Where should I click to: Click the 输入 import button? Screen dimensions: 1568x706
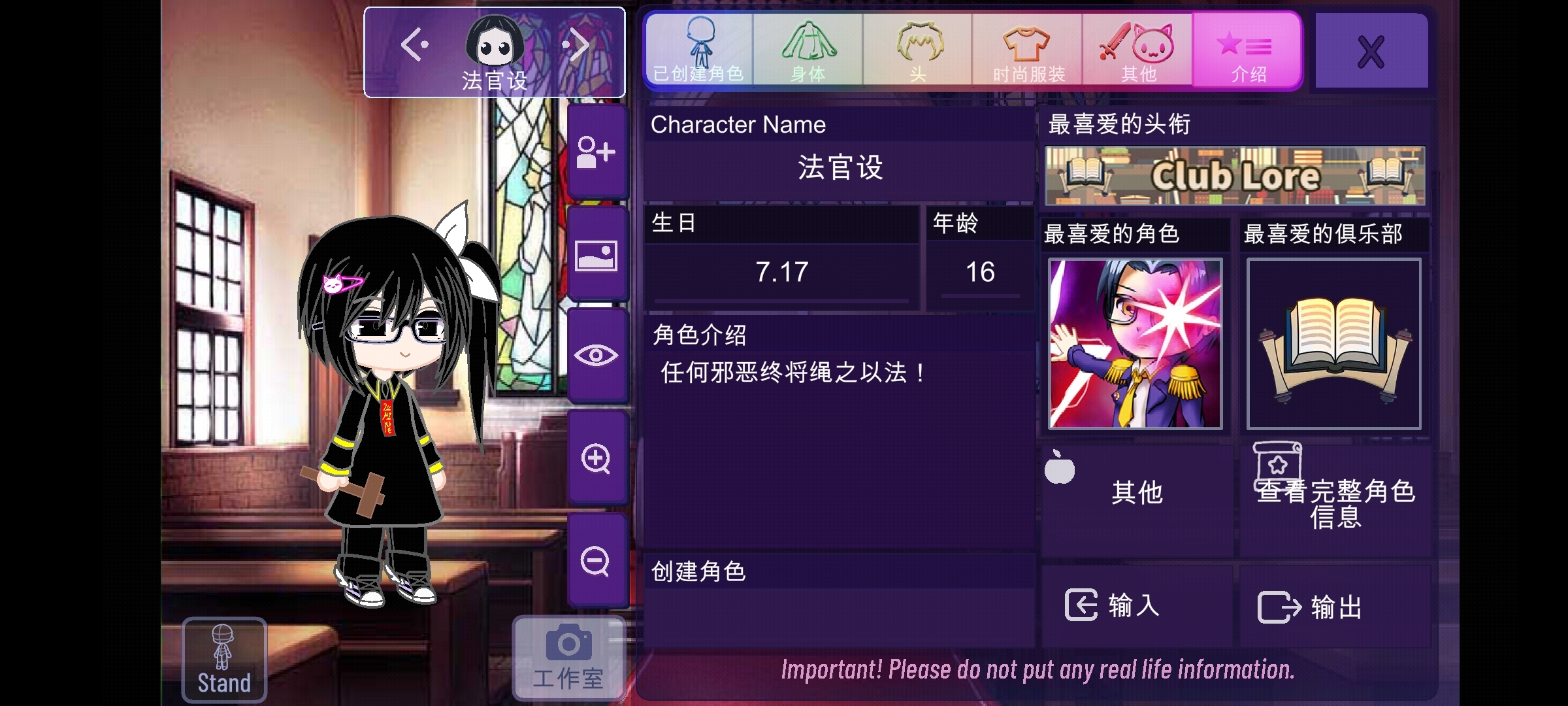[x=1137, y=607]
